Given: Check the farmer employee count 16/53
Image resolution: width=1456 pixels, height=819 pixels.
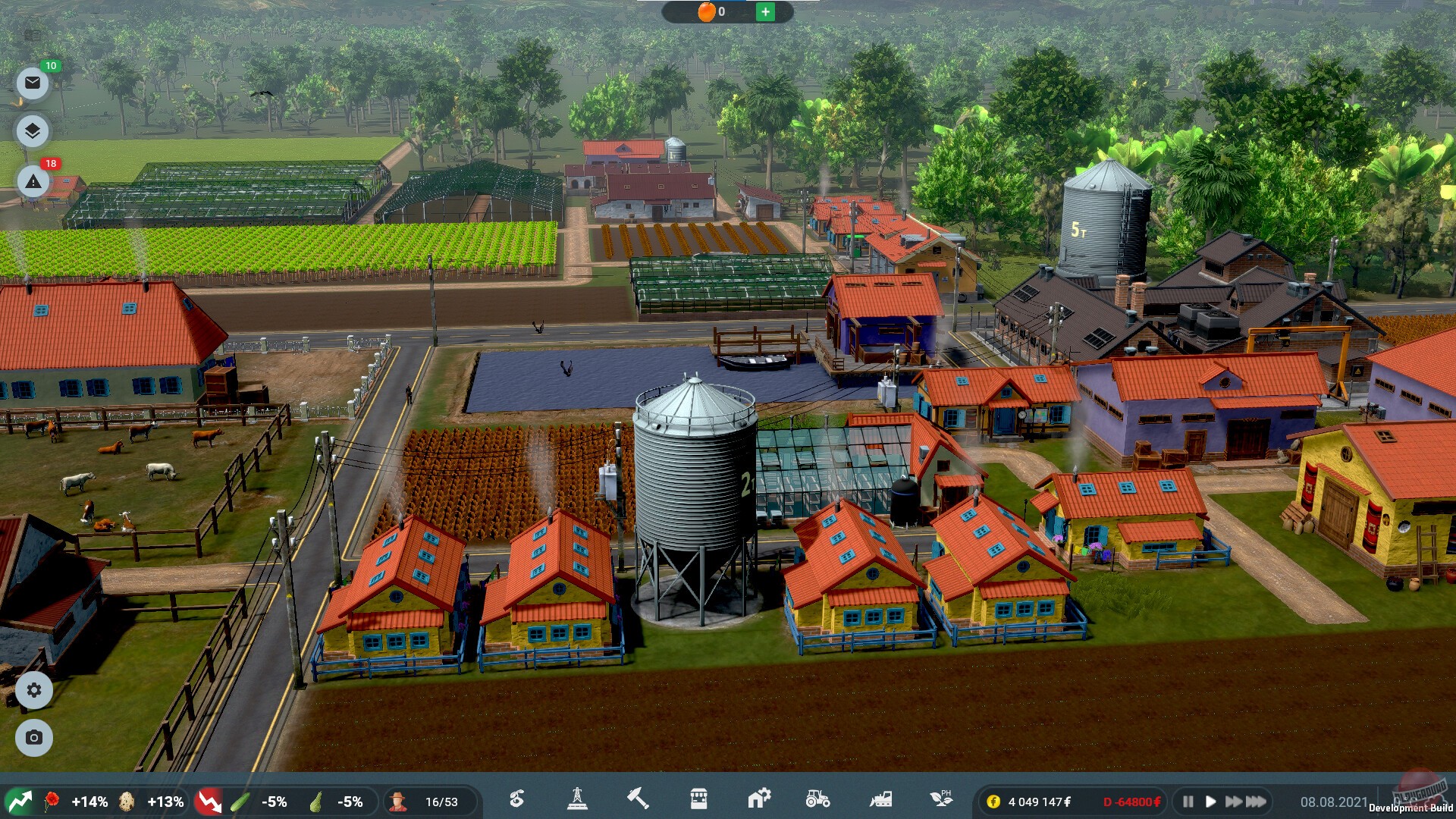Looking at the screenshot, I should tap(440, 800).
